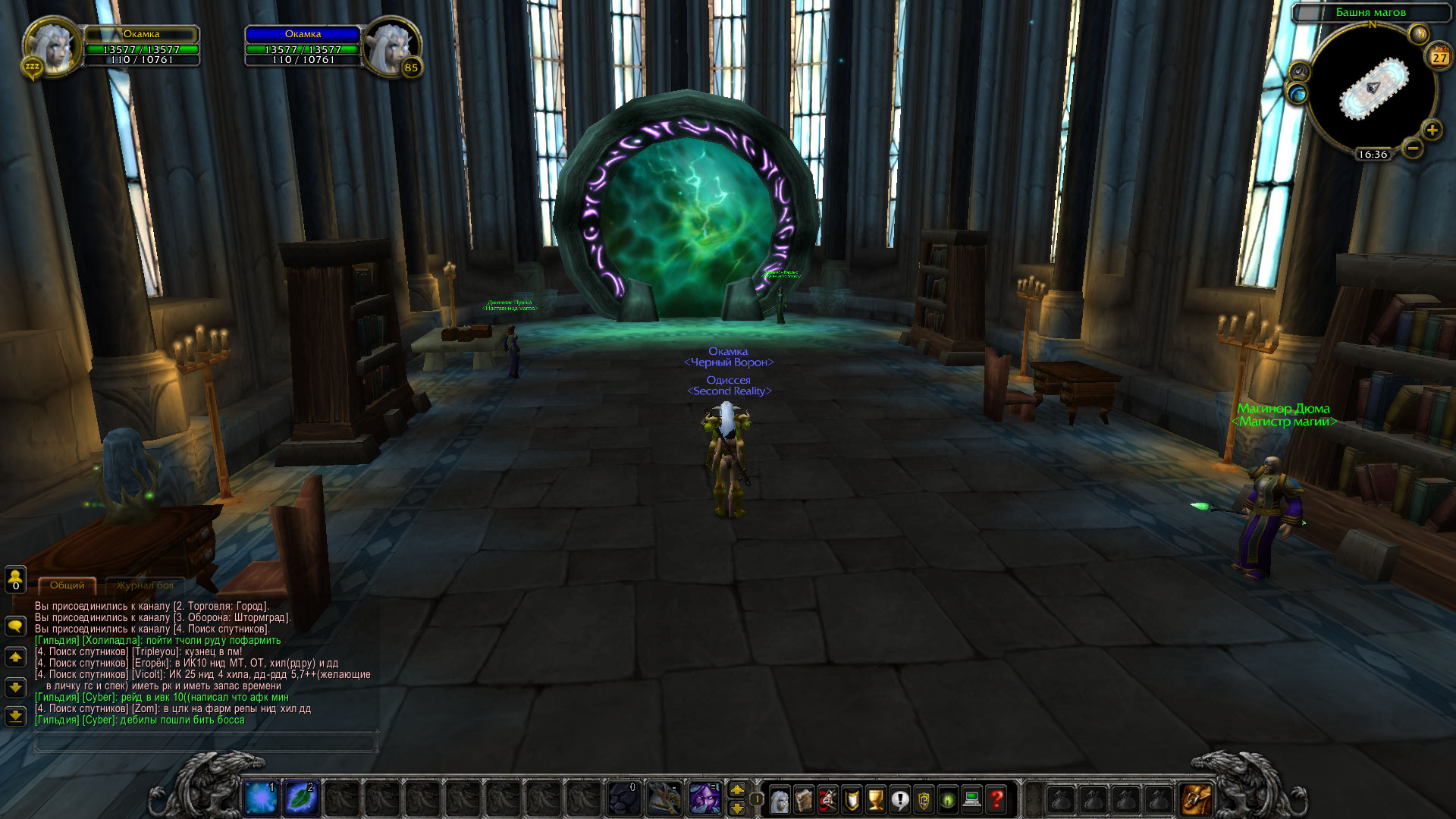This screenshot has height=819, width=1456.
Task: Open the achievements shield button
Action: (852, 799)
